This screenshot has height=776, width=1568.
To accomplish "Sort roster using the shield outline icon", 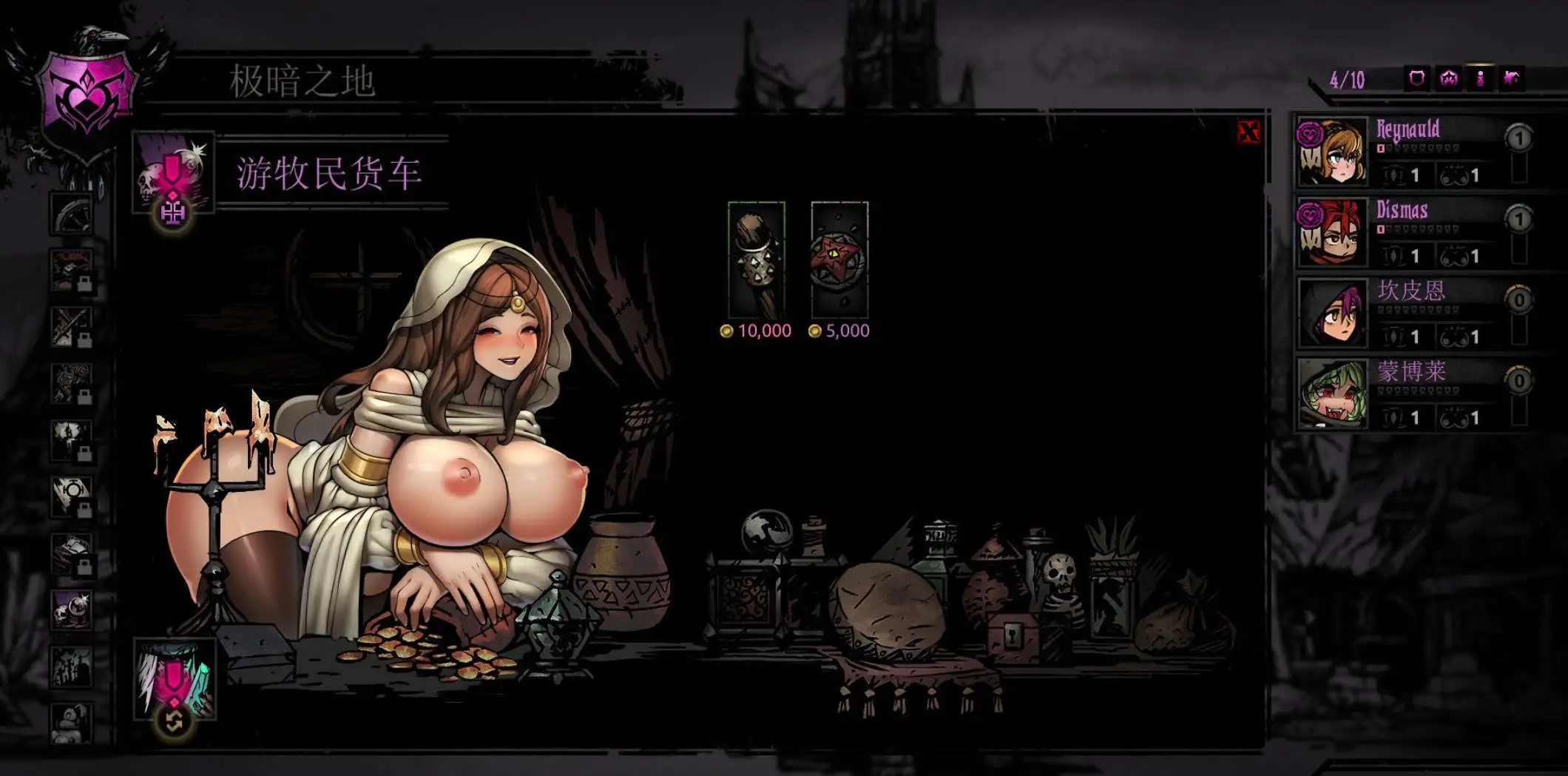I will coord(1416,78).
